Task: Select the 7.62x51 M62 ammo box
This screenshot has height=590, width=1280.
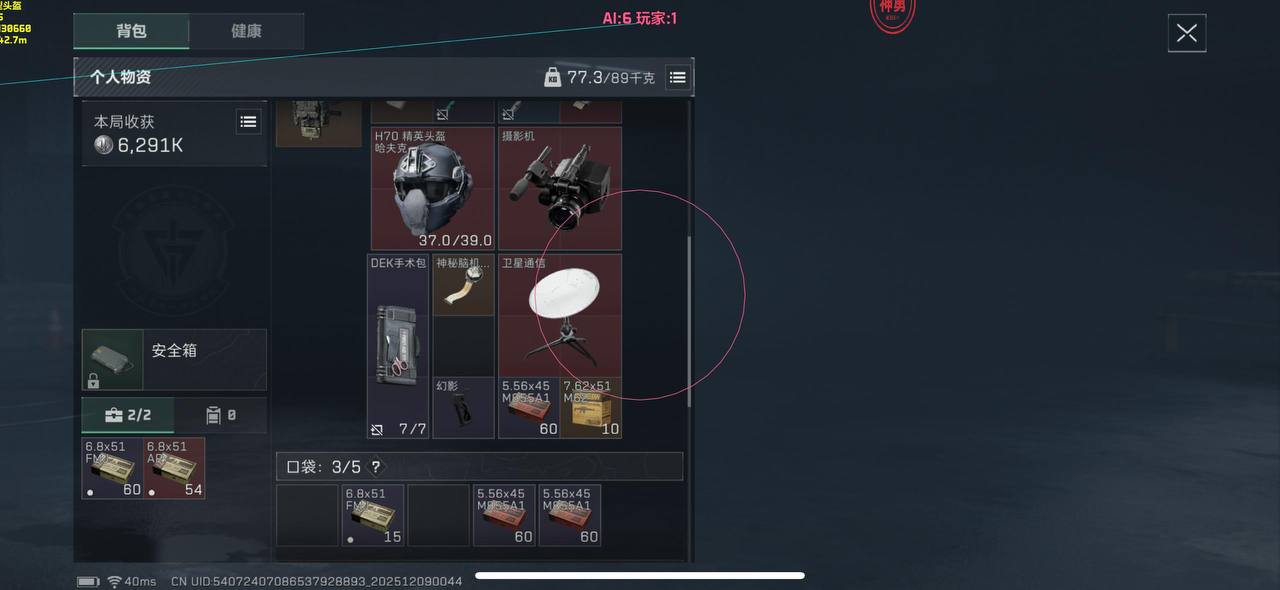Action: tap(591, 408)
